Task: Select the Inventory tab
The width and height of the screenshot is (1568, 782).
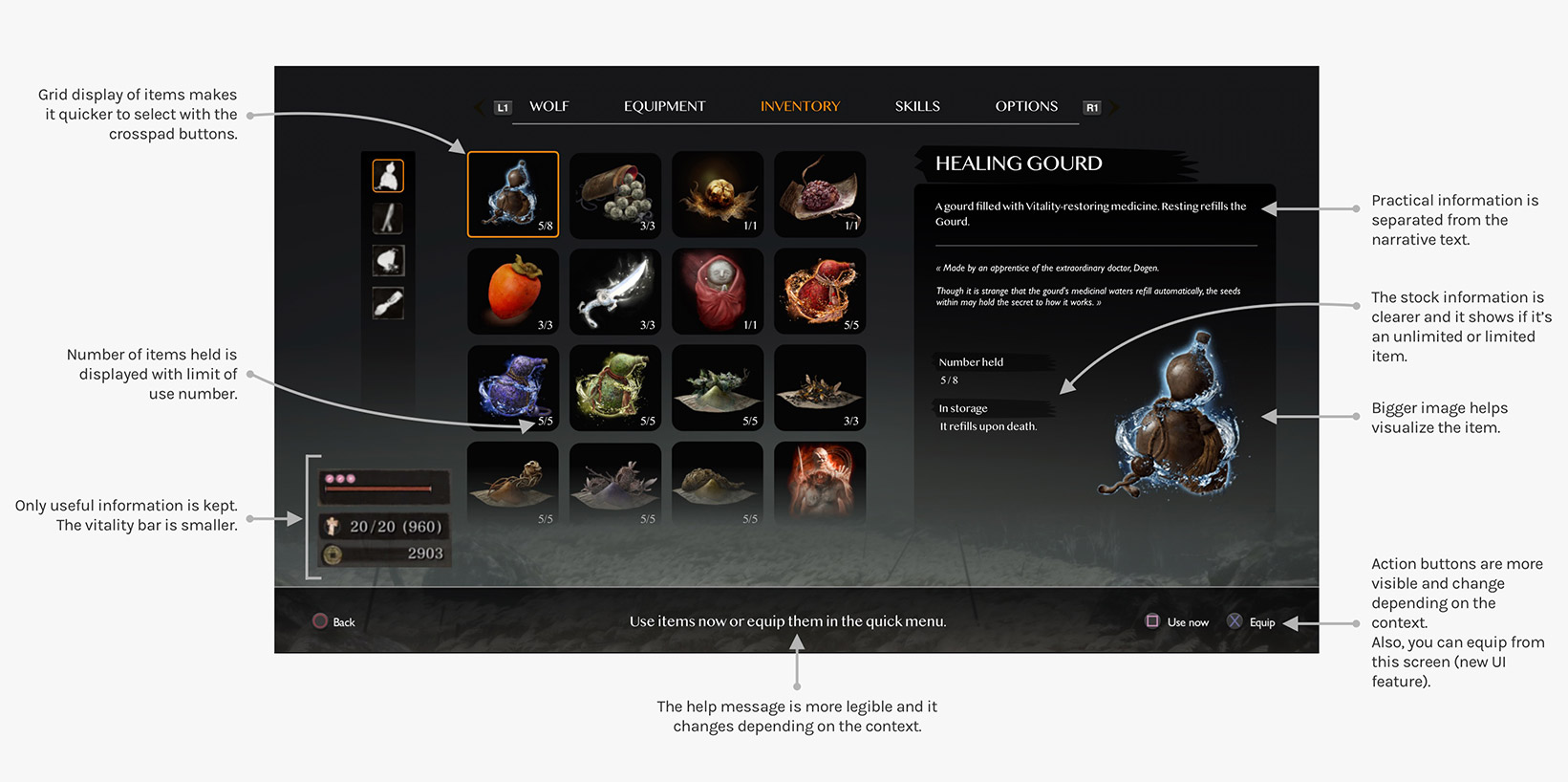Action: (x=800, y=106)
